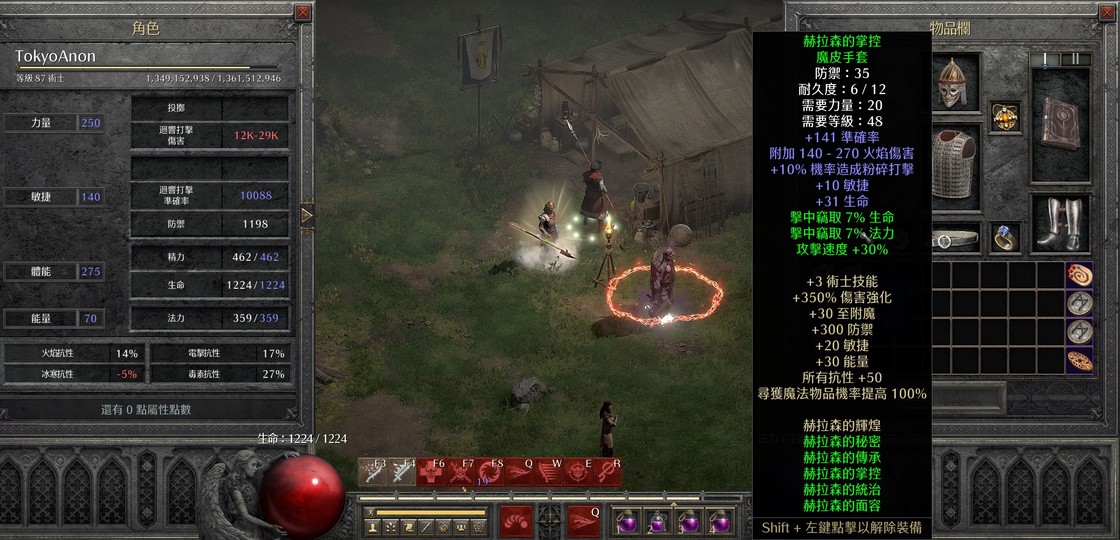Select the tome in the off-hand slot

pyautogui.click(x=1060, y=124)
